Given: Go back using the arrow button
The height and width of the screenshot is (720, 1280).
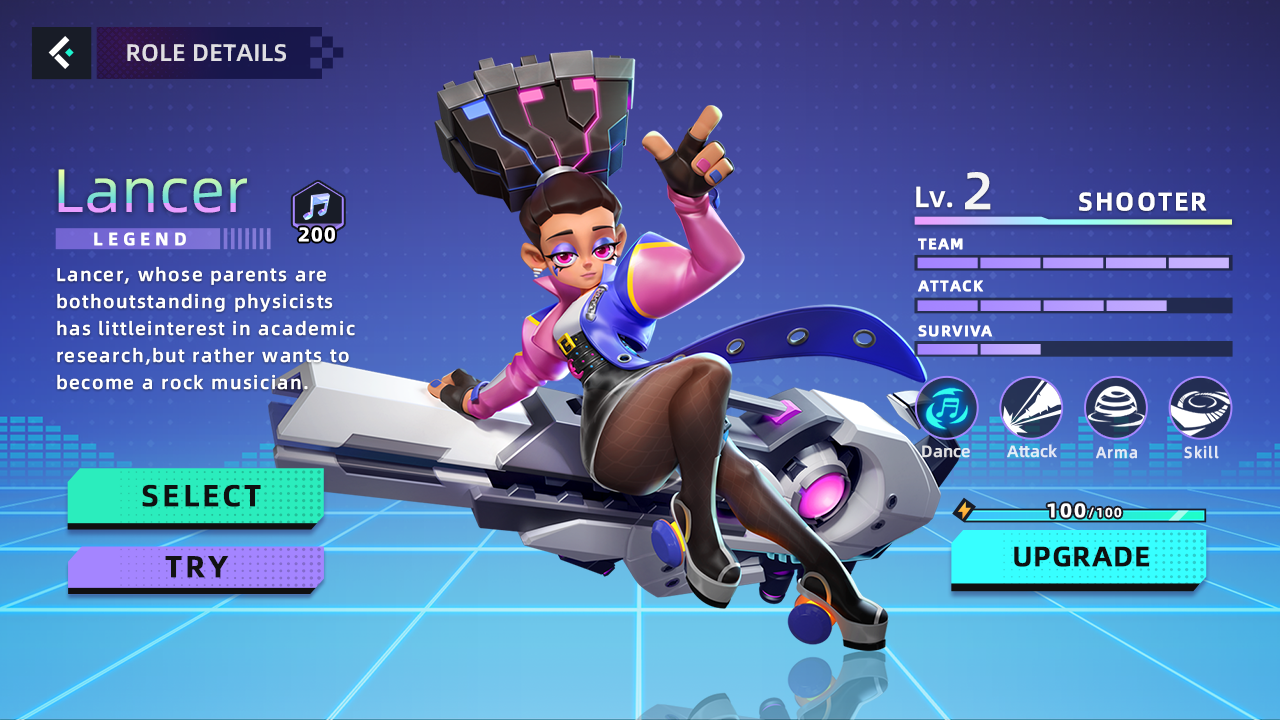Looking at the screenshot, I should (x=61, y=53).
